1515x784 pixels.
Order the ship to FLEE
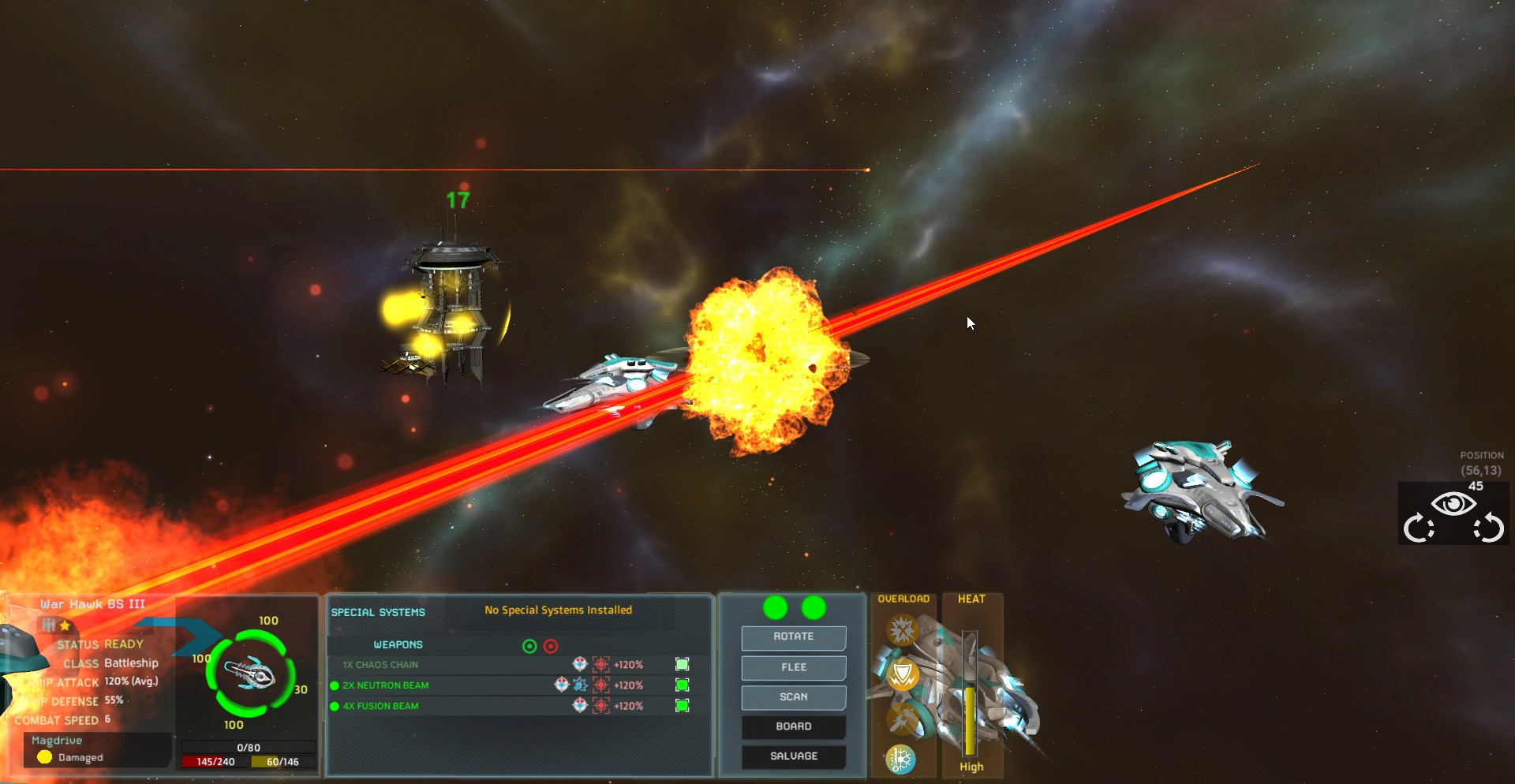(793, 667)
